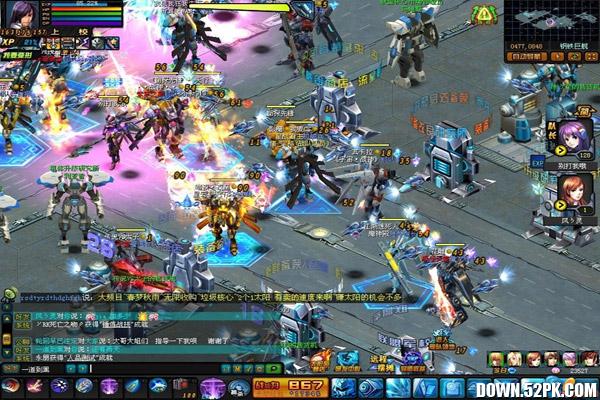Click the 自动智能 button under the minimap
Viewport: 600px width, 400px height.
click(526, 57)
